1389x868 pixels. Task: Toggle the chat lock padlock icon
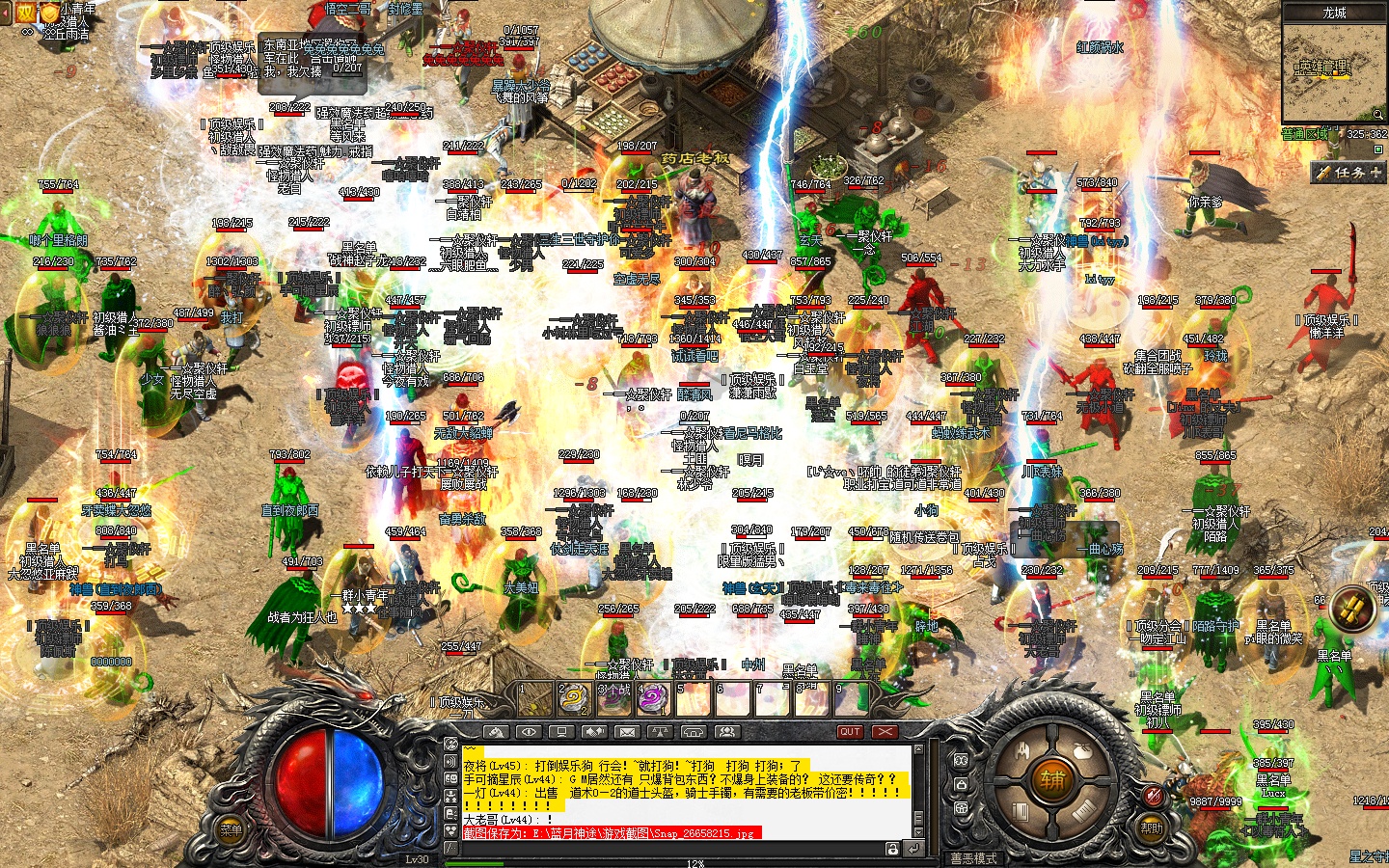pyautogui.click(x=893, y=849)
